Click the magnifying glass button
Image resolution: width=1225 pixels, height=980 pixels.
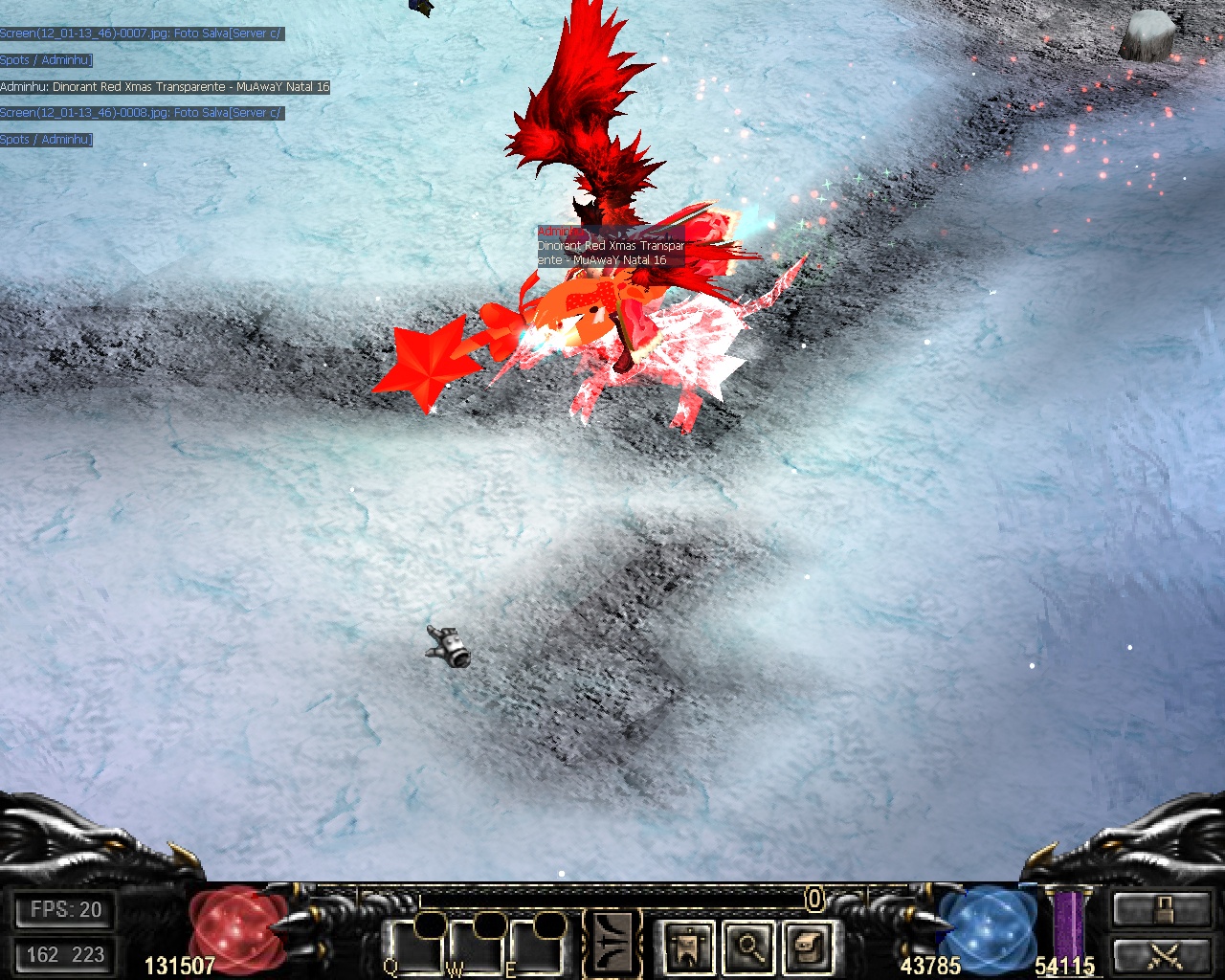[x=749, y=948]
